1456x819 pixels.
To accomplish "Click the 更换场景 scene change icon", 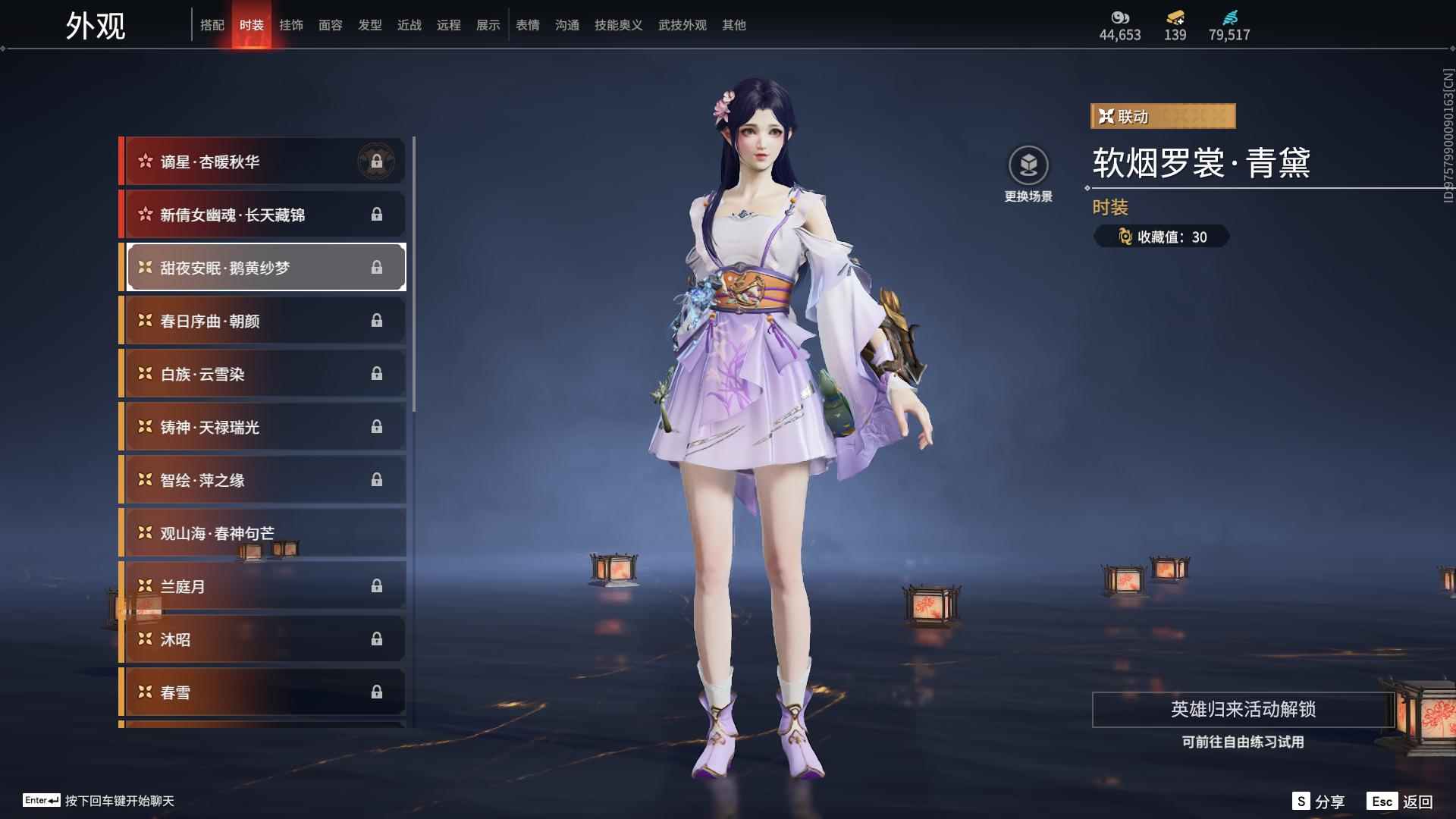I will (1028, 165).
